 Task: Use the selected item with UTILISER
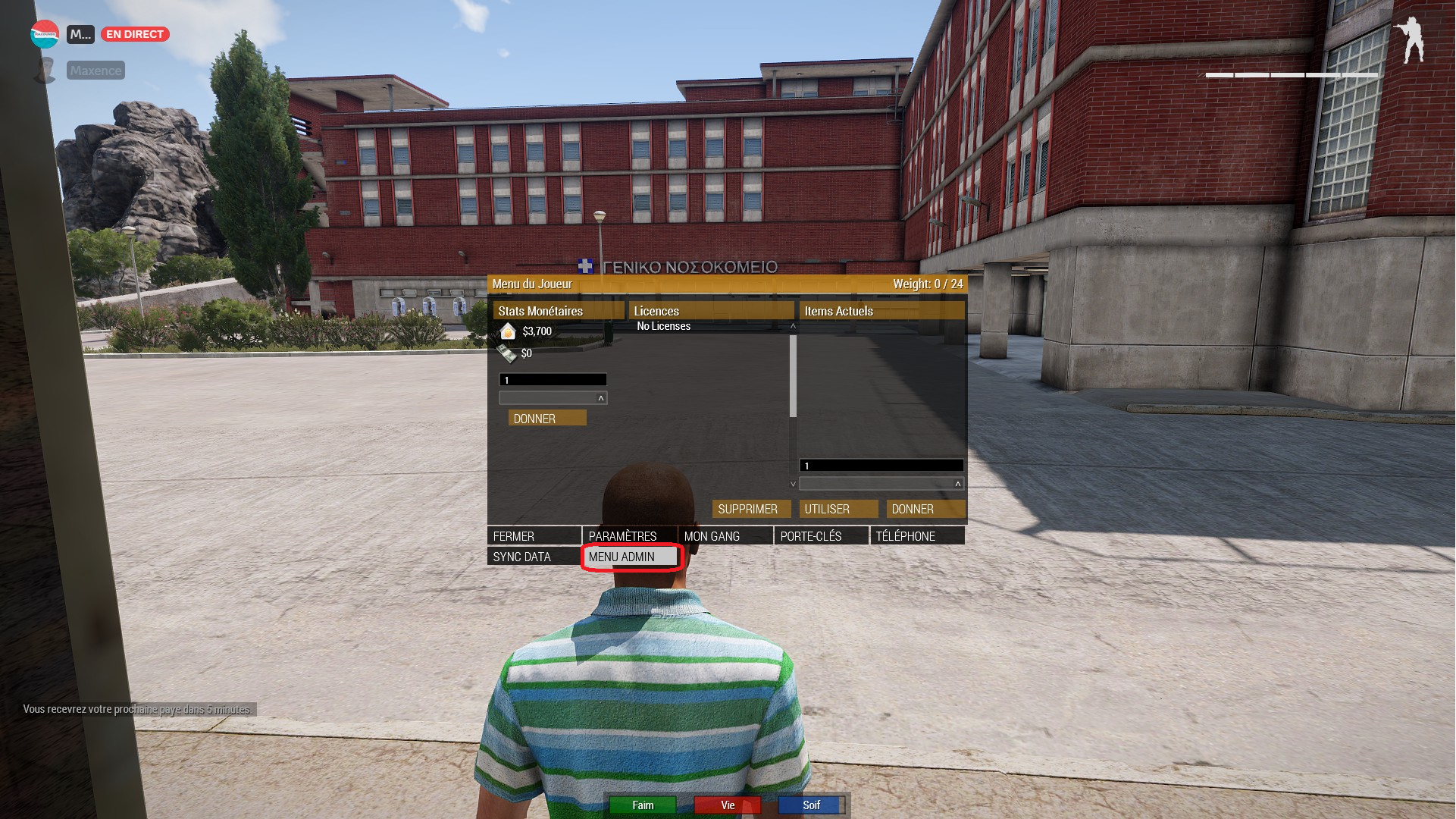(x=838, y=509)
